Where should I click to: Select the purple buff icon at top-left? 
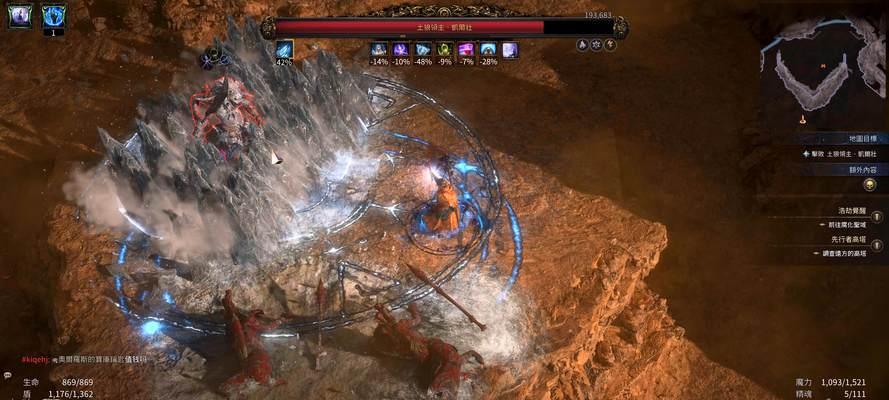coord(20,15)
